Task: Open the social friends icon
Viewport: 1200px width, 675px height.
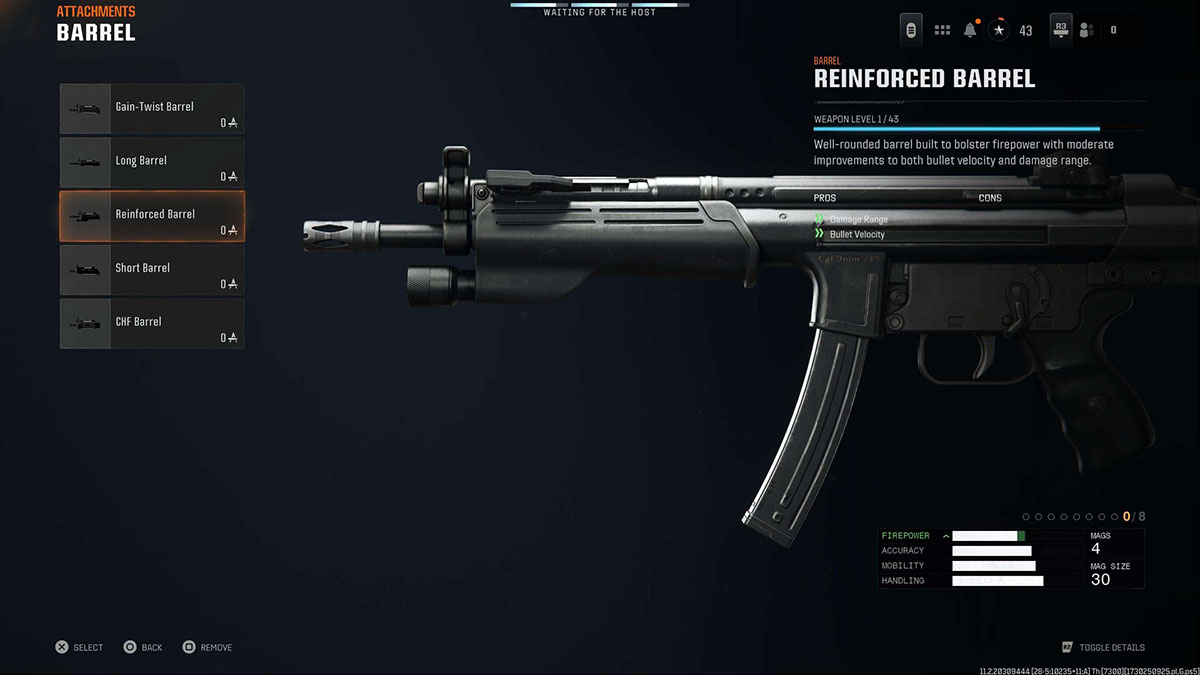Action: 1087,30
